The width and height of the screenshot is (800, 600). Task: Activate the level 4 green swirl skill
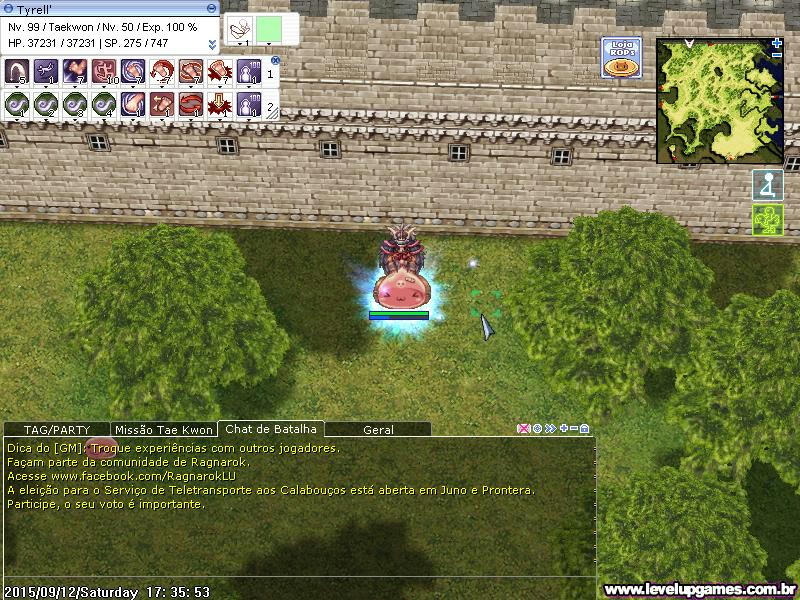coord(103,103)
